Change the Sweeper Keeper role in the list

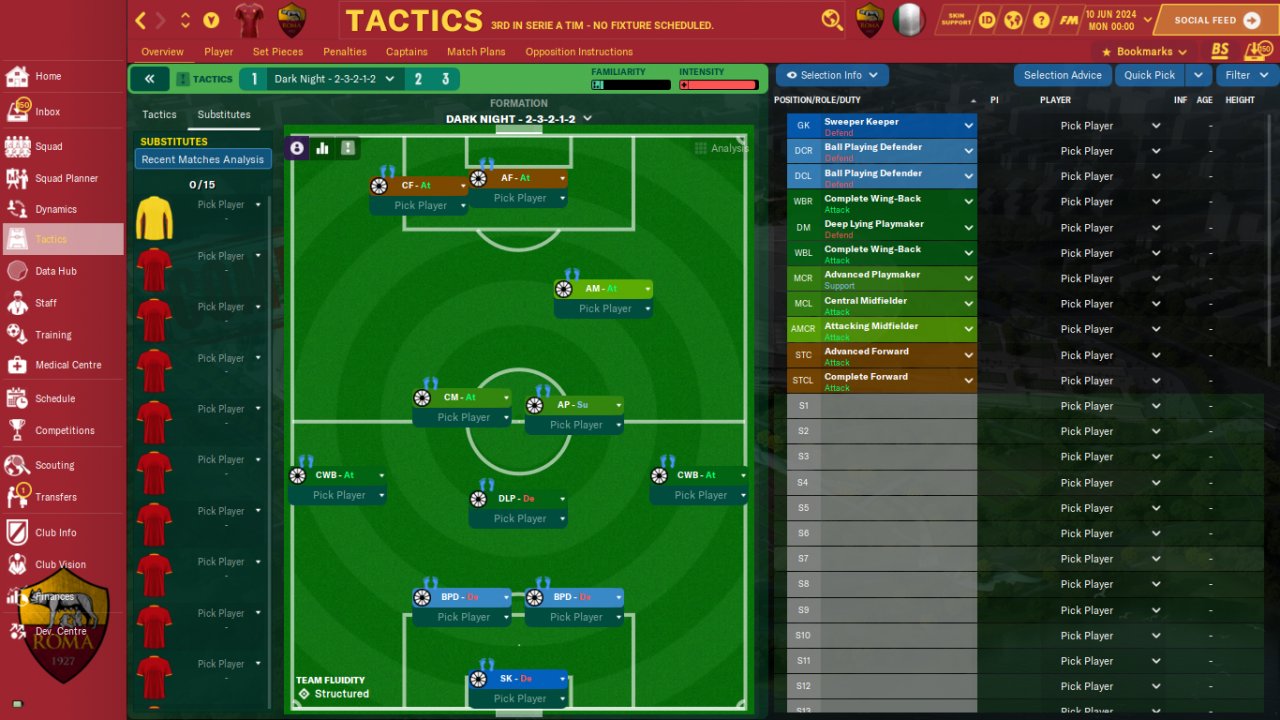(x=968, y=126)
